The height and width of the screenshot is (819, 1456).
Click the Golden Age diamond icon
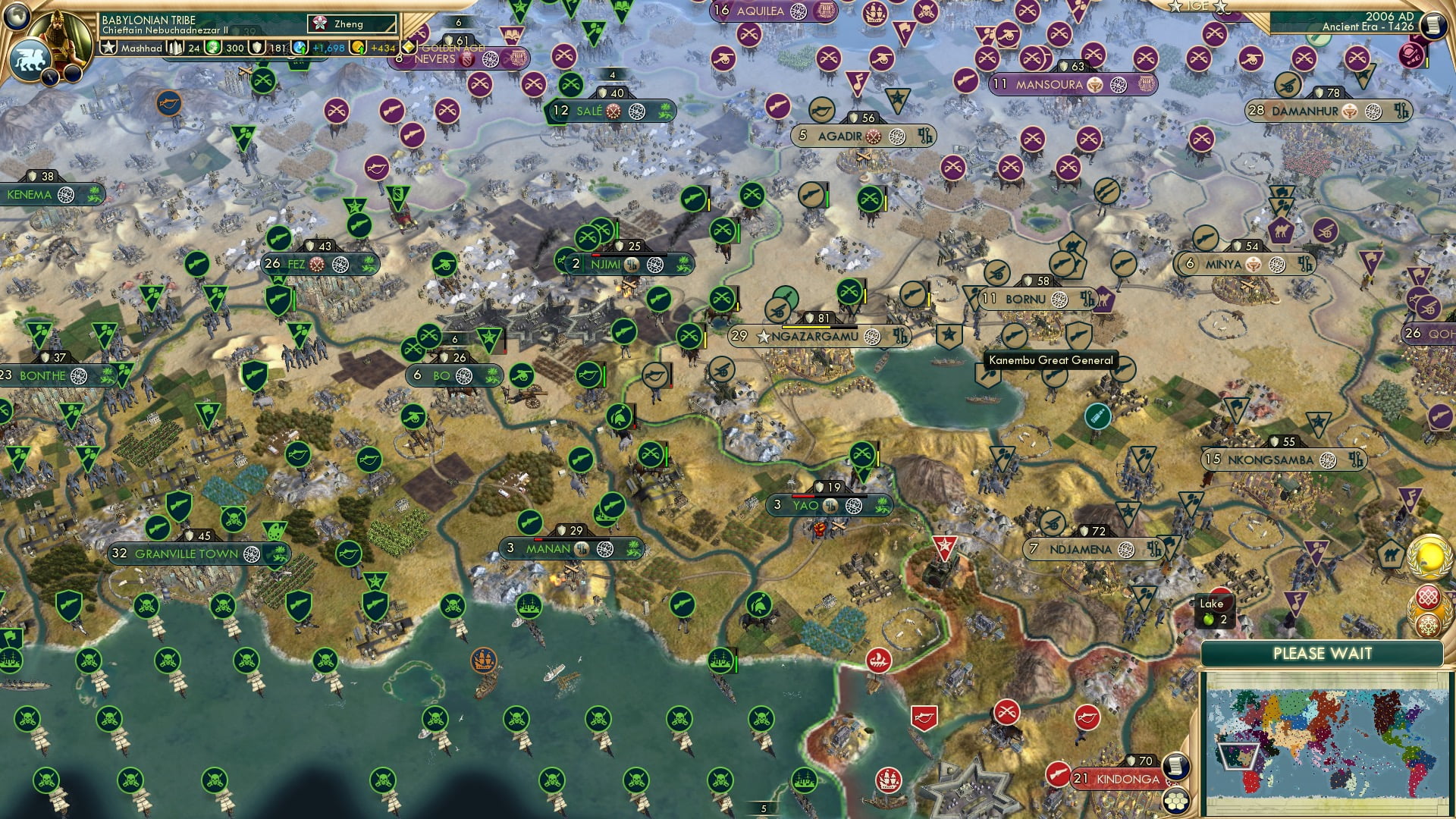(x=409, y=47)
